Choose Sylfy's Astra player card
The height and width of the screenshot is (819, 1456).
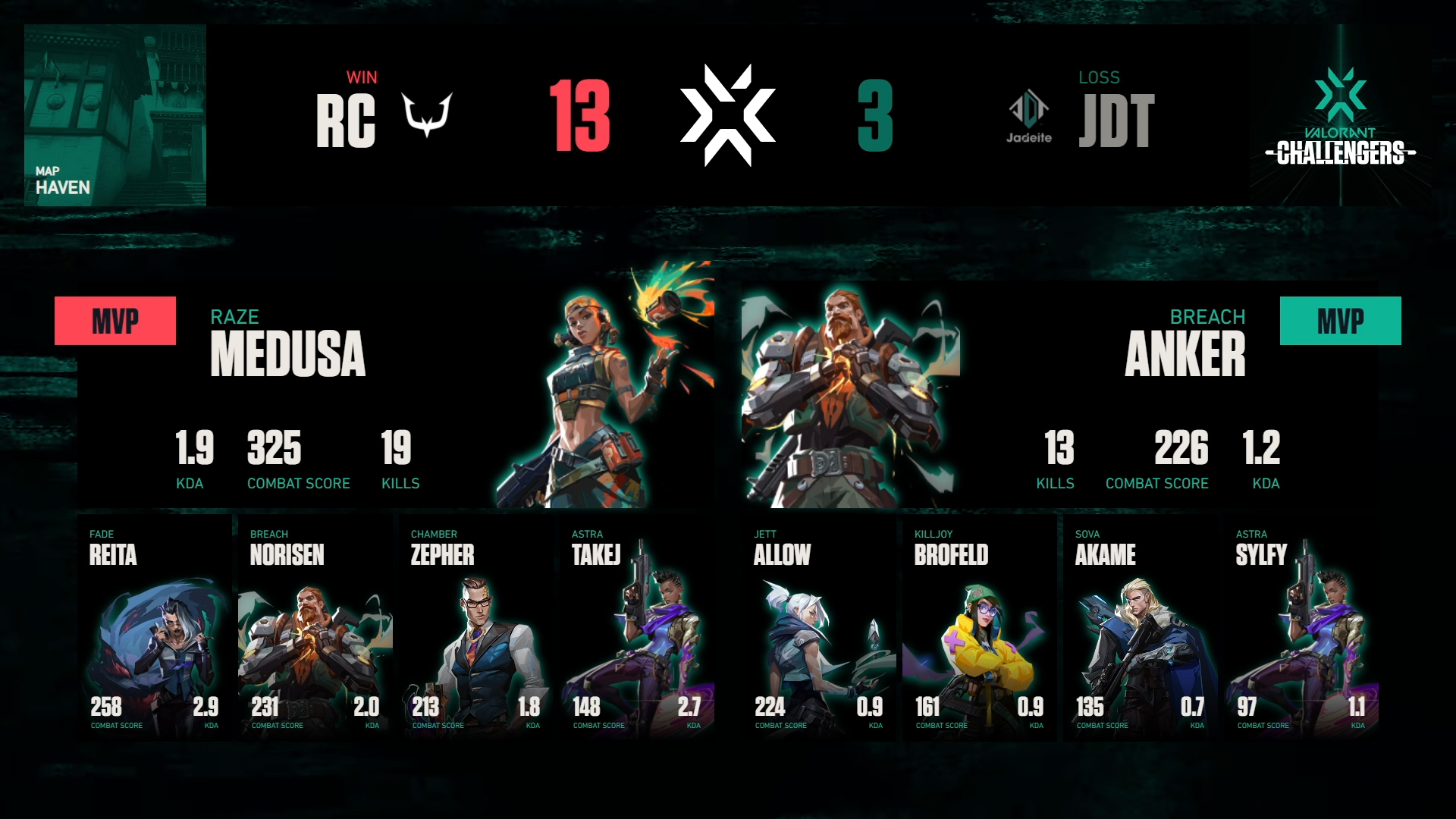point(1301,628)
